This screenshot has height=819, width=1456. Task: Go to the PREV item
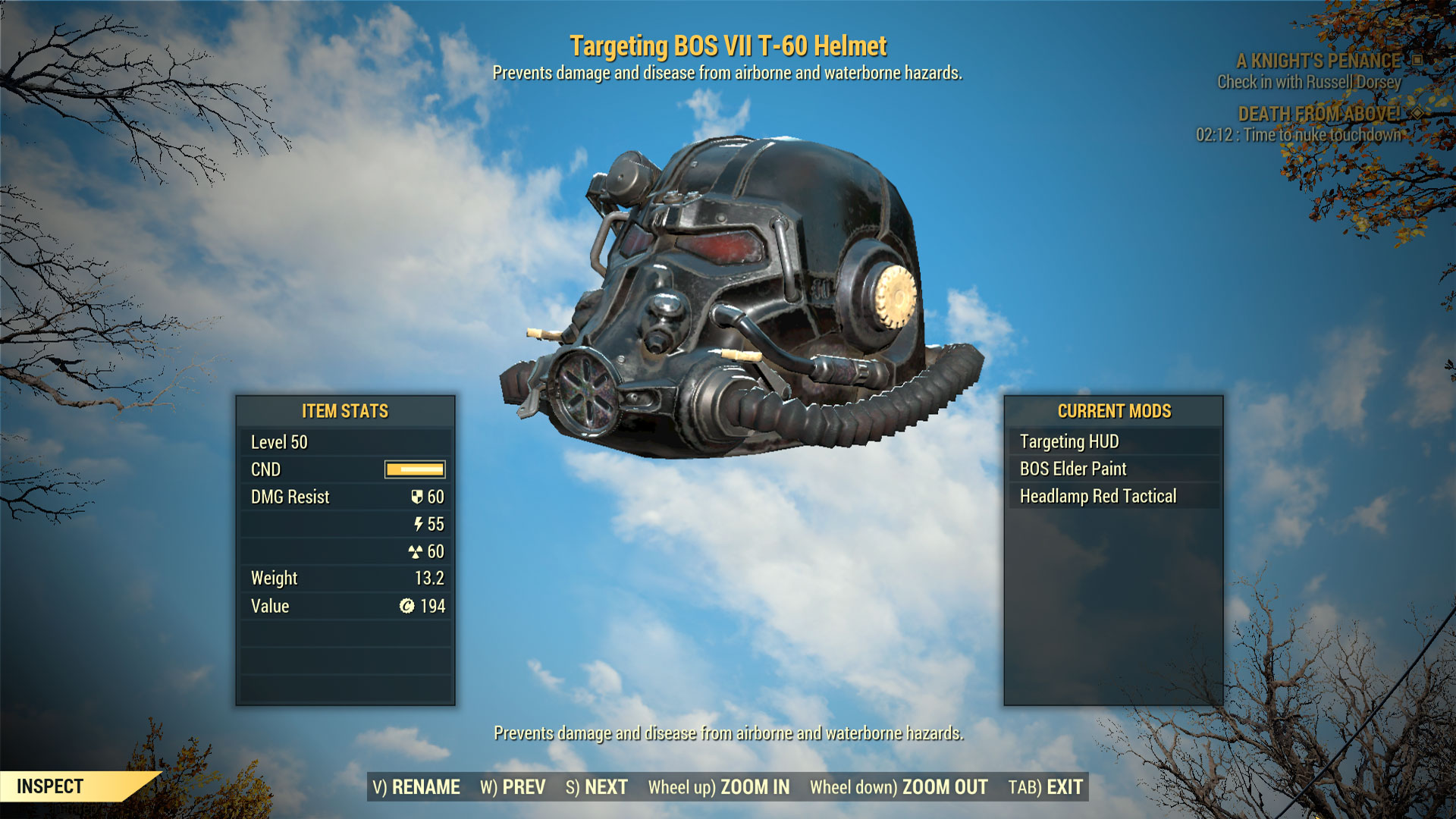(513, 787)
